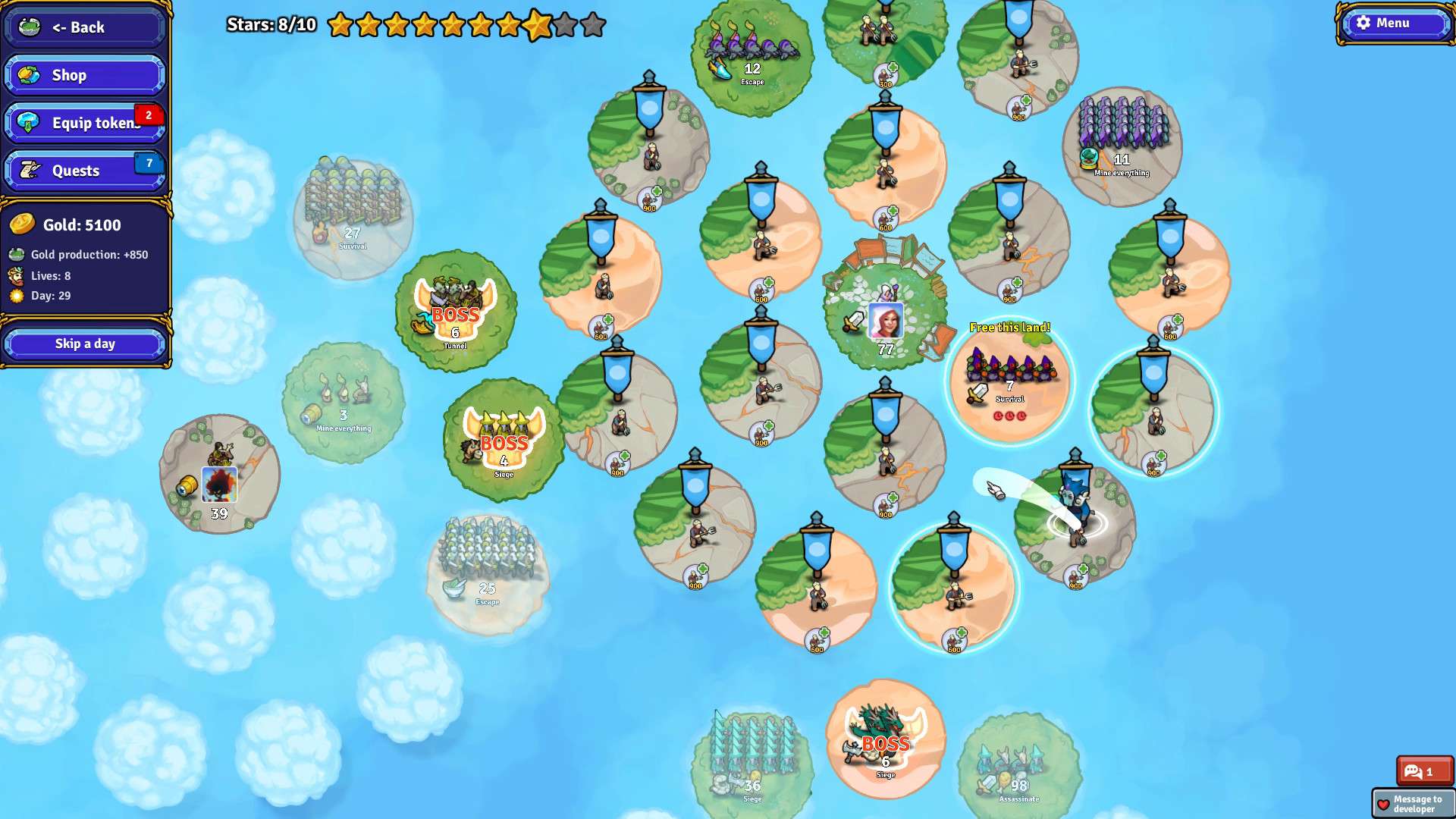Viewport: 1456px width, 819px height.
Task: Click the gold coin icon next to Gold: 5100
Action: pos(24,224)
